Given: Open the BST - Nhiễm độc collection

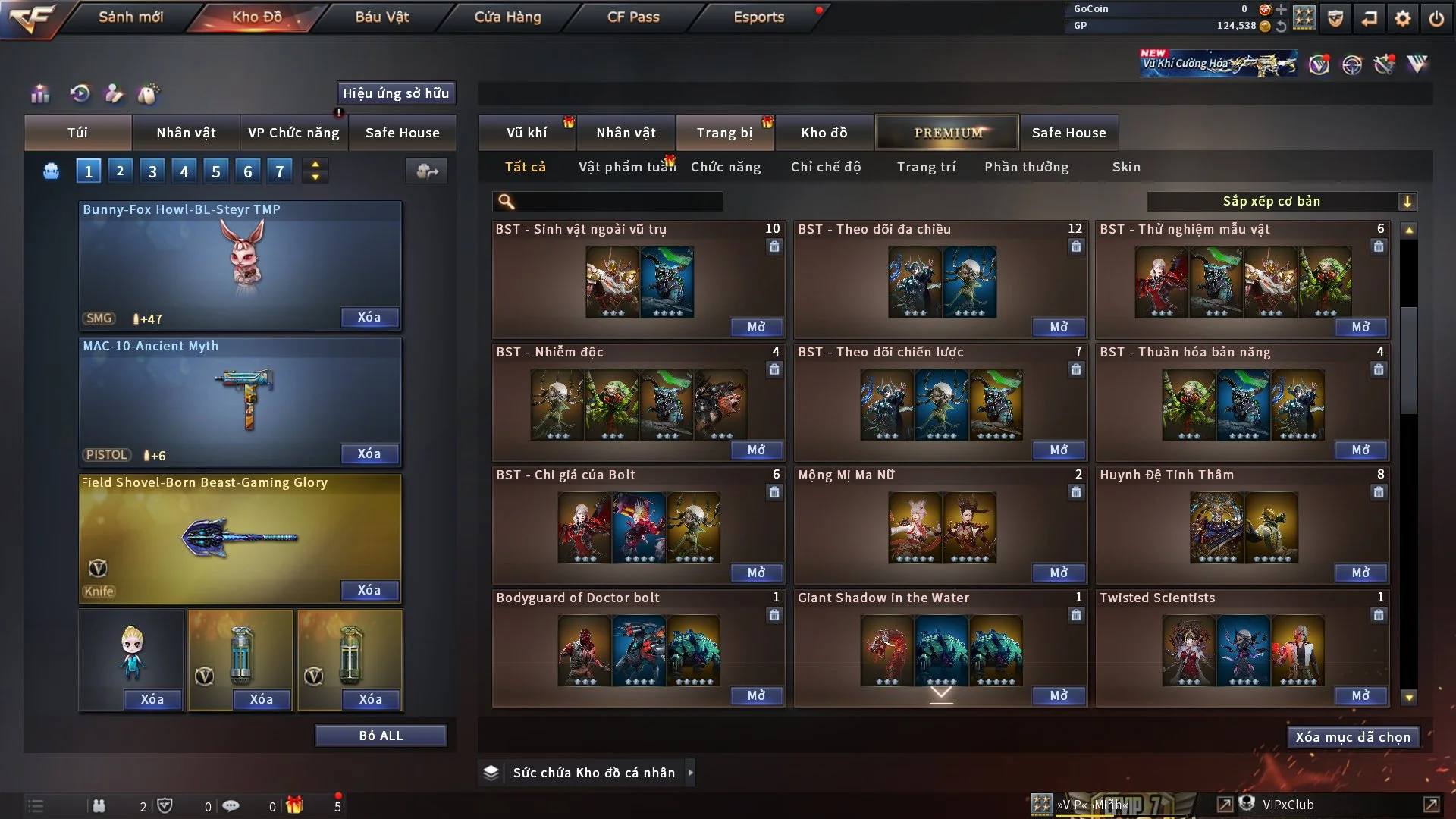Looking at the screenshot, I should coord(756,450).
